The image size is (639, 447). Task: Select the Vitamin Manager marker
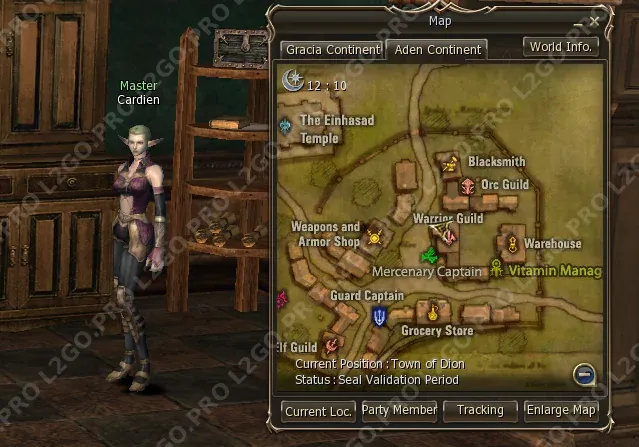tap(497, 267)
